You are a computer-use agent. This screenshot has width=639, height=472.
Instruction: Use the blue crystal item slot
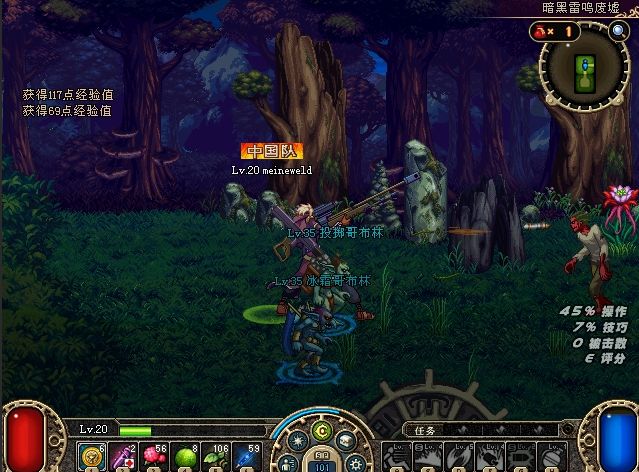click(x=245, y=456)
